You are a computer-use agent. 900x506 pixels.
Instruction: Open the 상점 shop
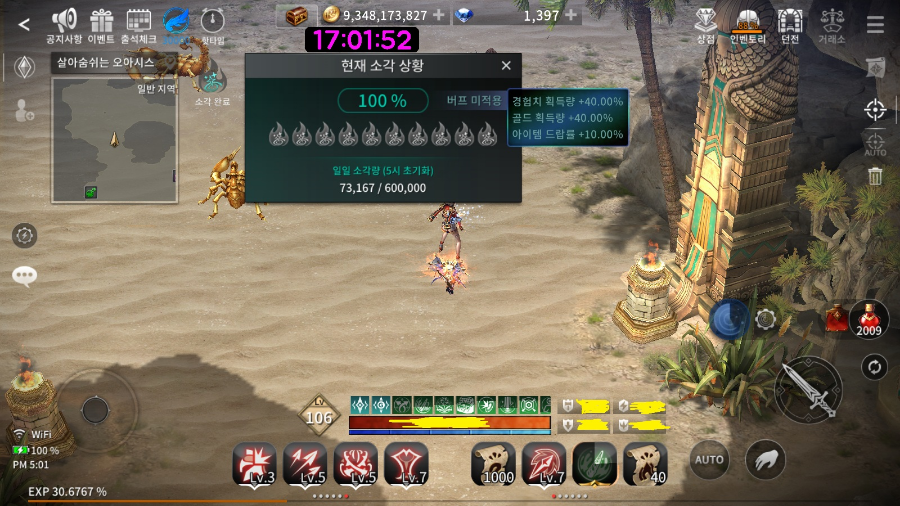tap(706, 22)
